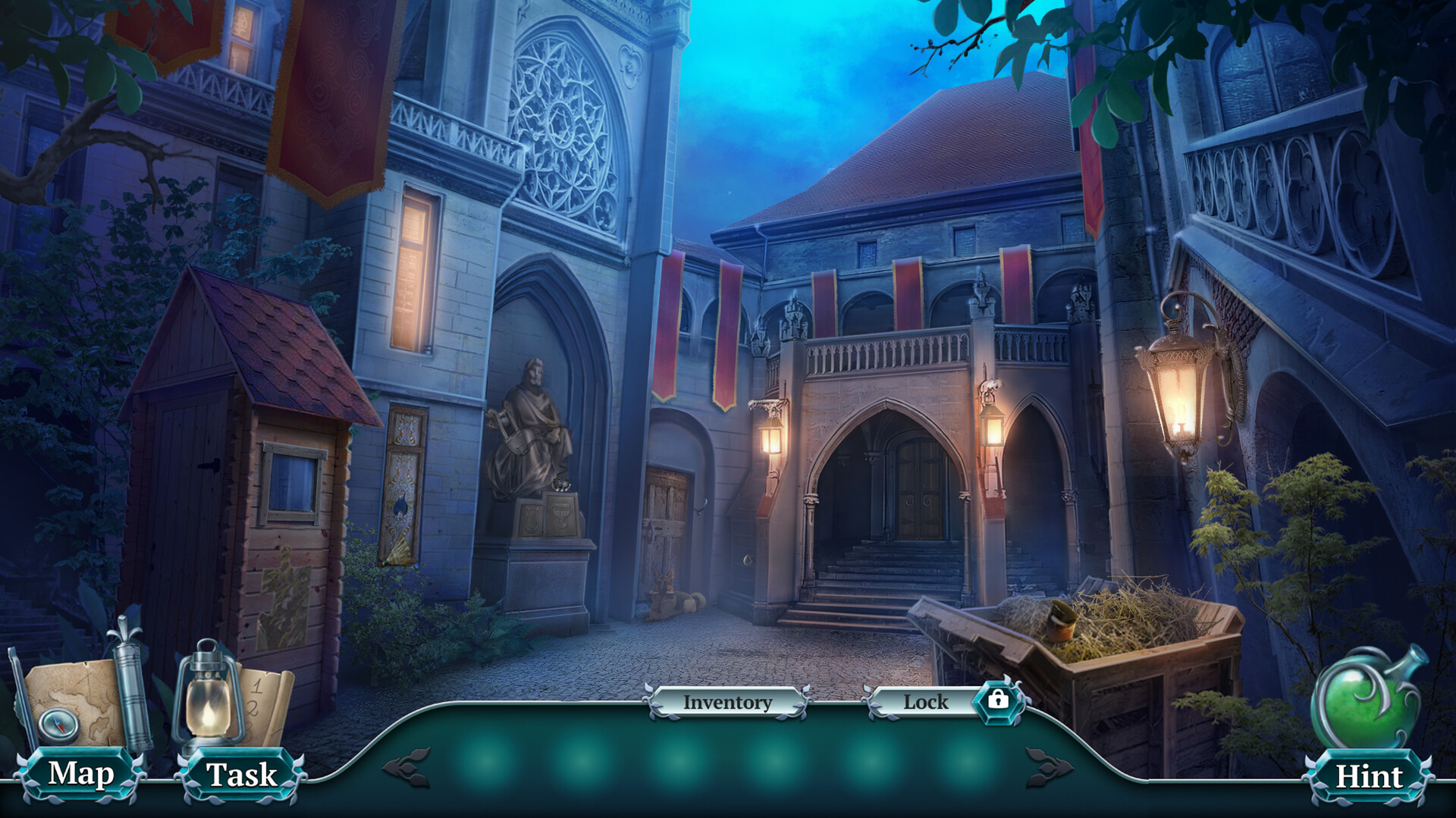This screenshot has height=818, width=1456.
Task: Click the green hint potion flask
Action: (x=1365, y=699)
